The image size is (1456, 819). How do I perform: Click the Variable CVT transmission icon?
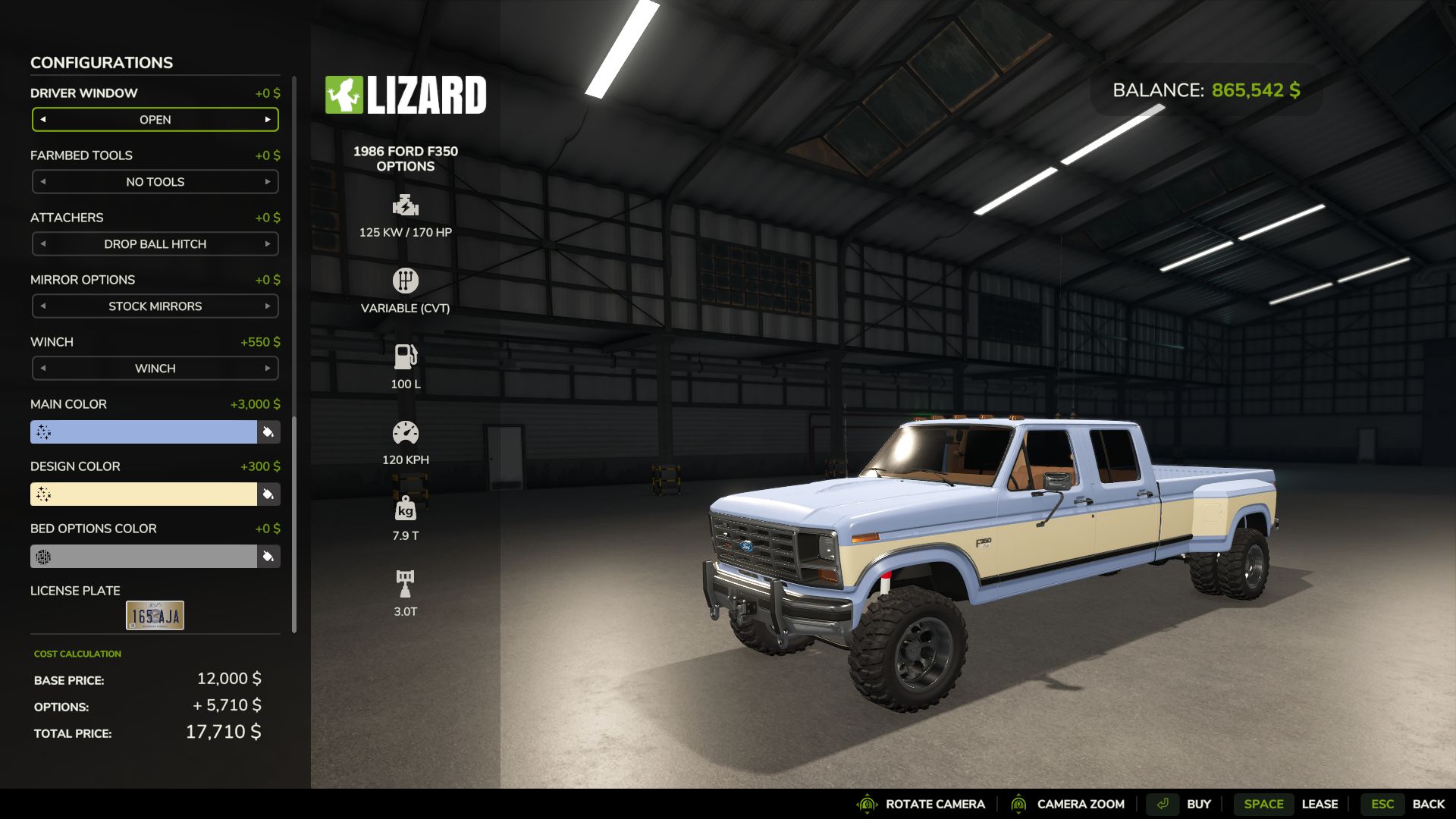406,279
